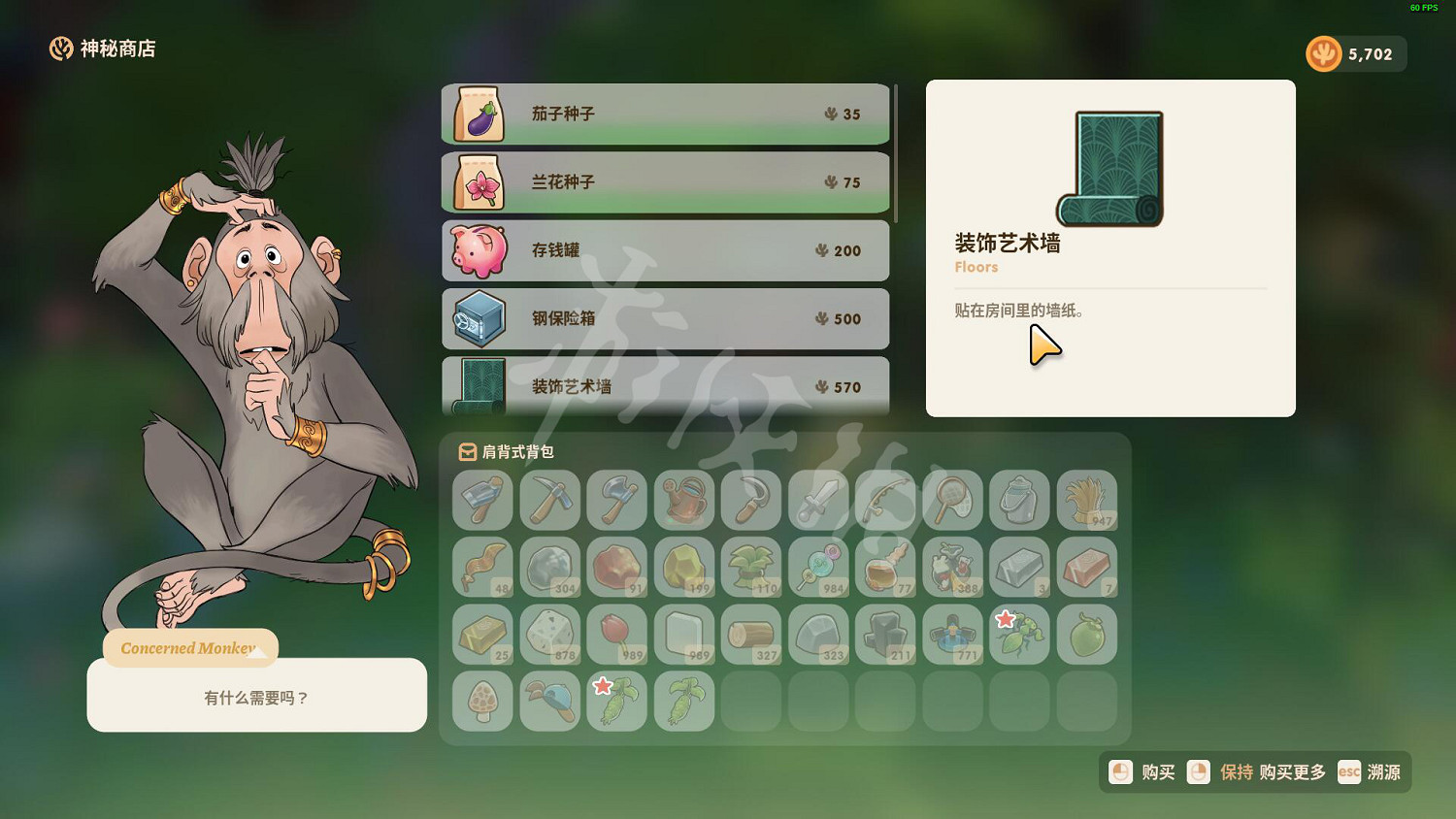Select the 茄子种子 shop listing

point(665,114)
